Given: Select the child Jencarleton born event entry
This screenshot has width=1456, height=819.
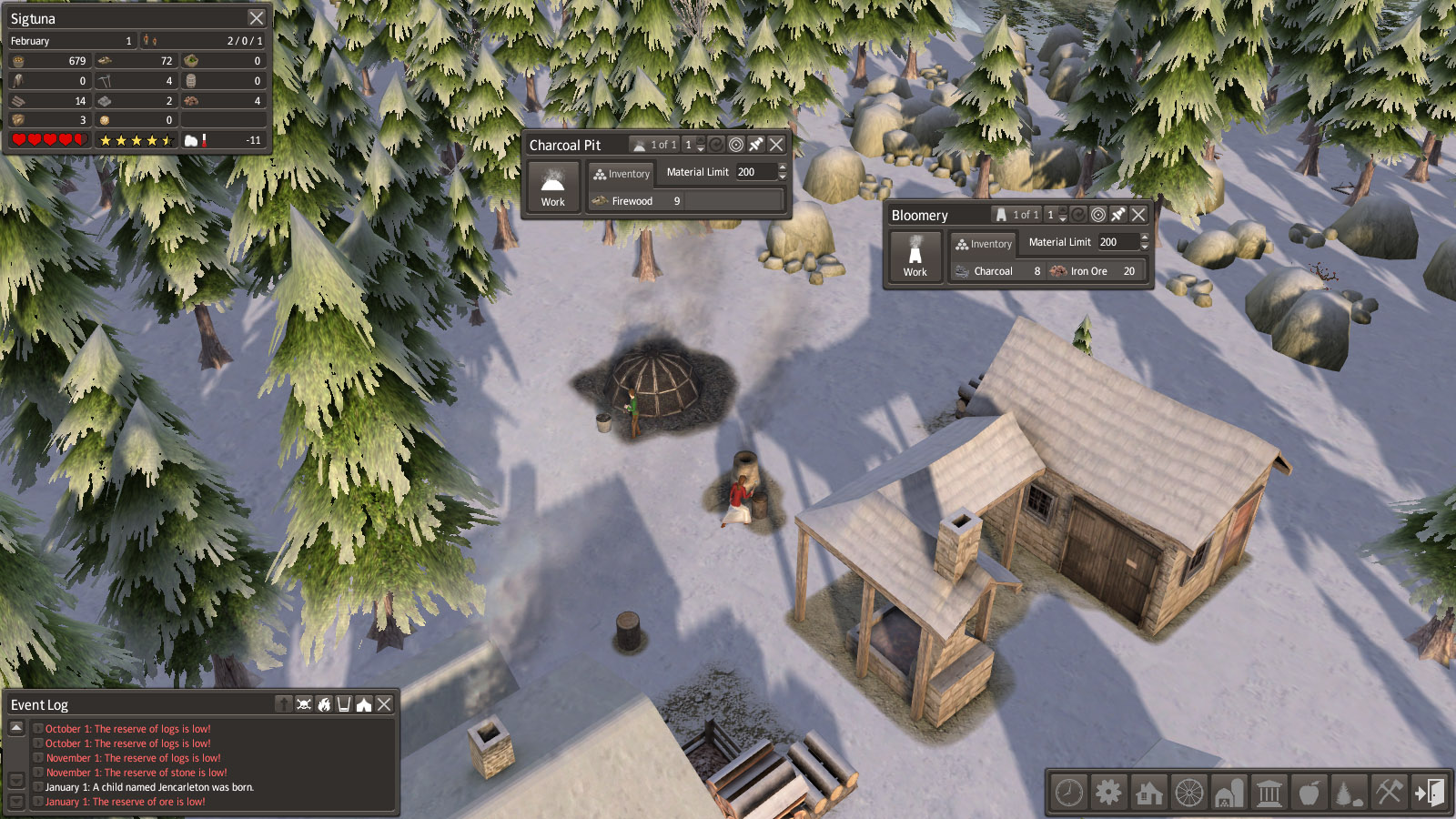Looking at the screenshot, I should tap(149, 787).
